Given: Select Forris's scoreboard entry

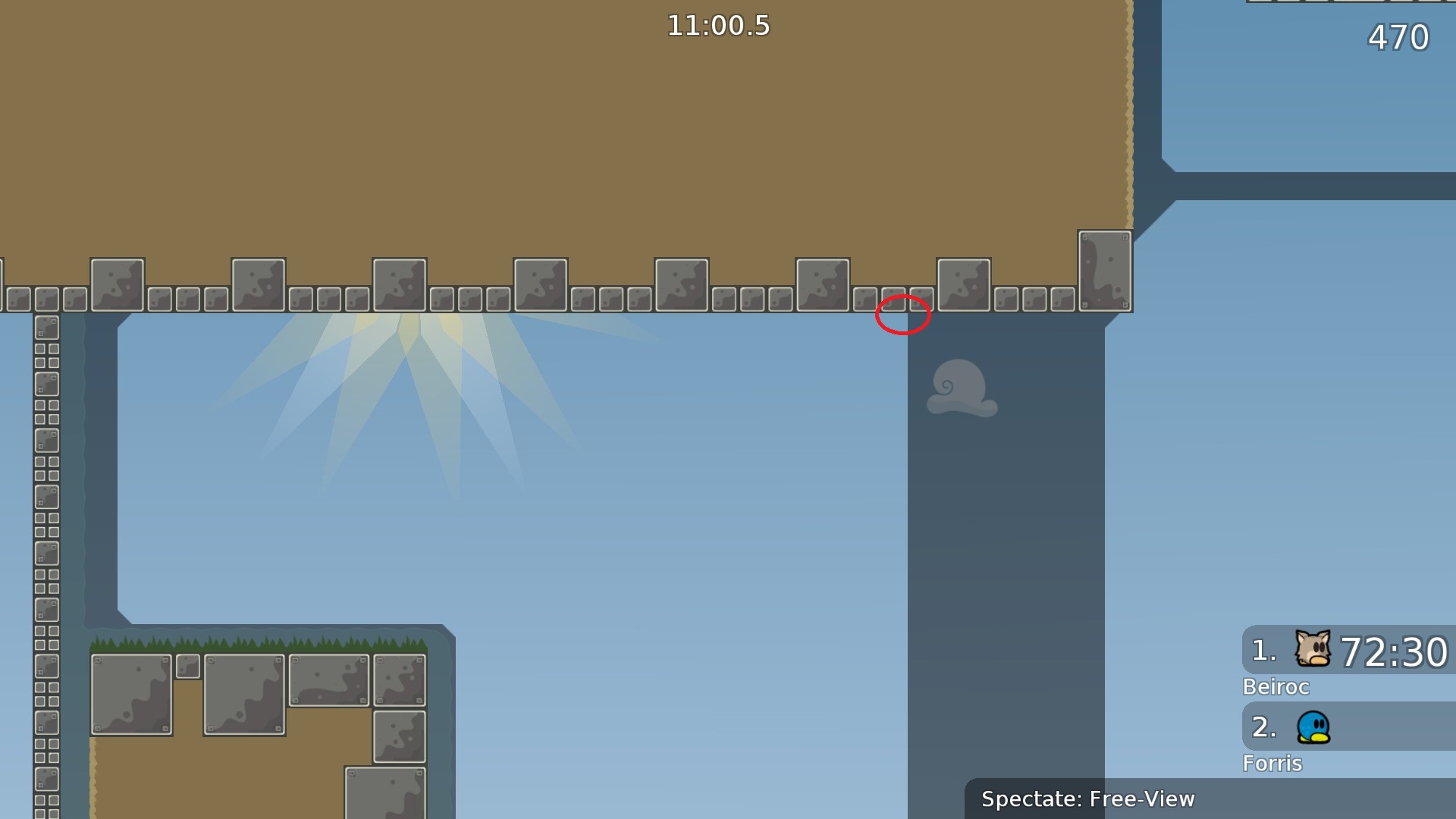Looking at the screenshot, I should point(1348,727).
